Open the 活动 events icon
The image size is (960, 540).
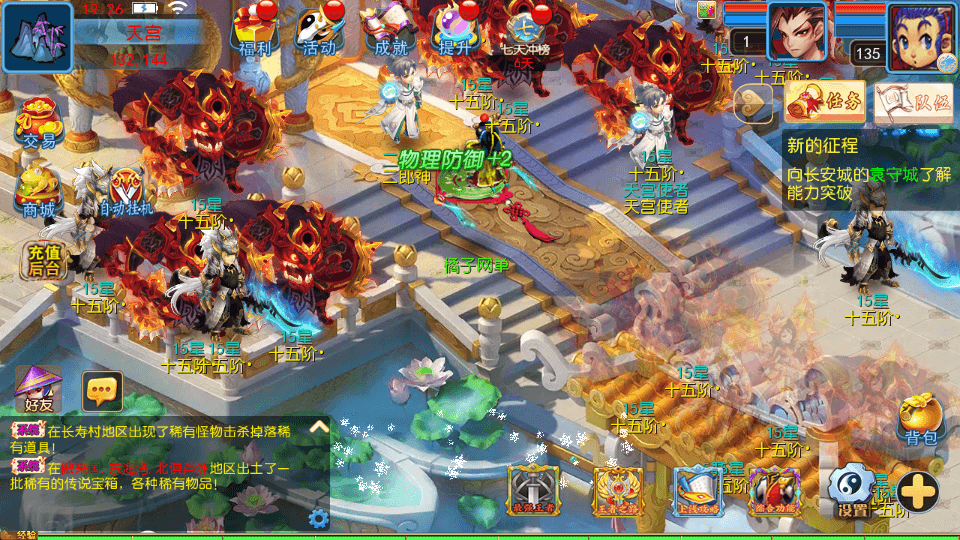point(320,30)
